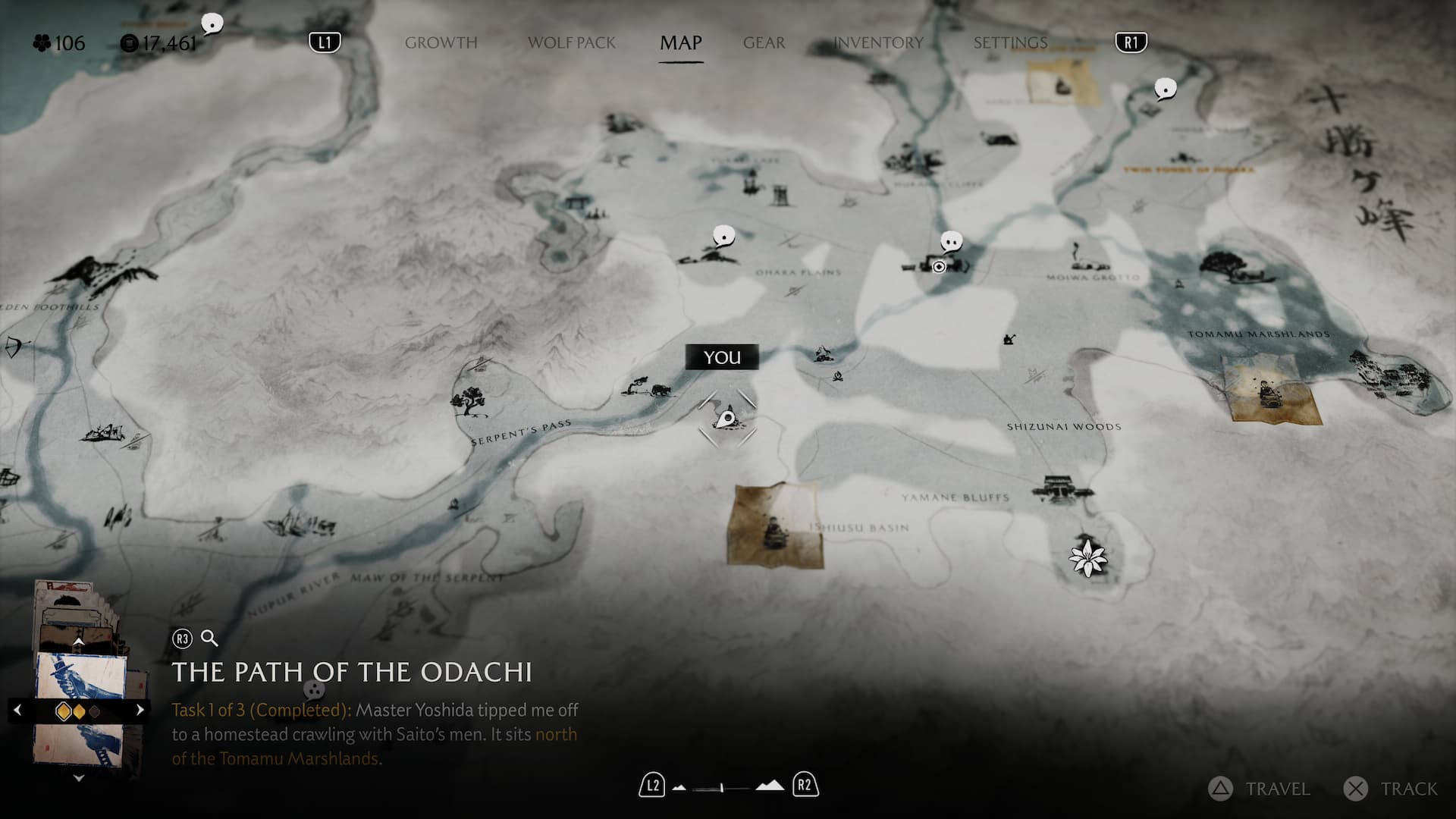
Task: Adjust the map zoom level slider
Action: [x=723, y=788]
